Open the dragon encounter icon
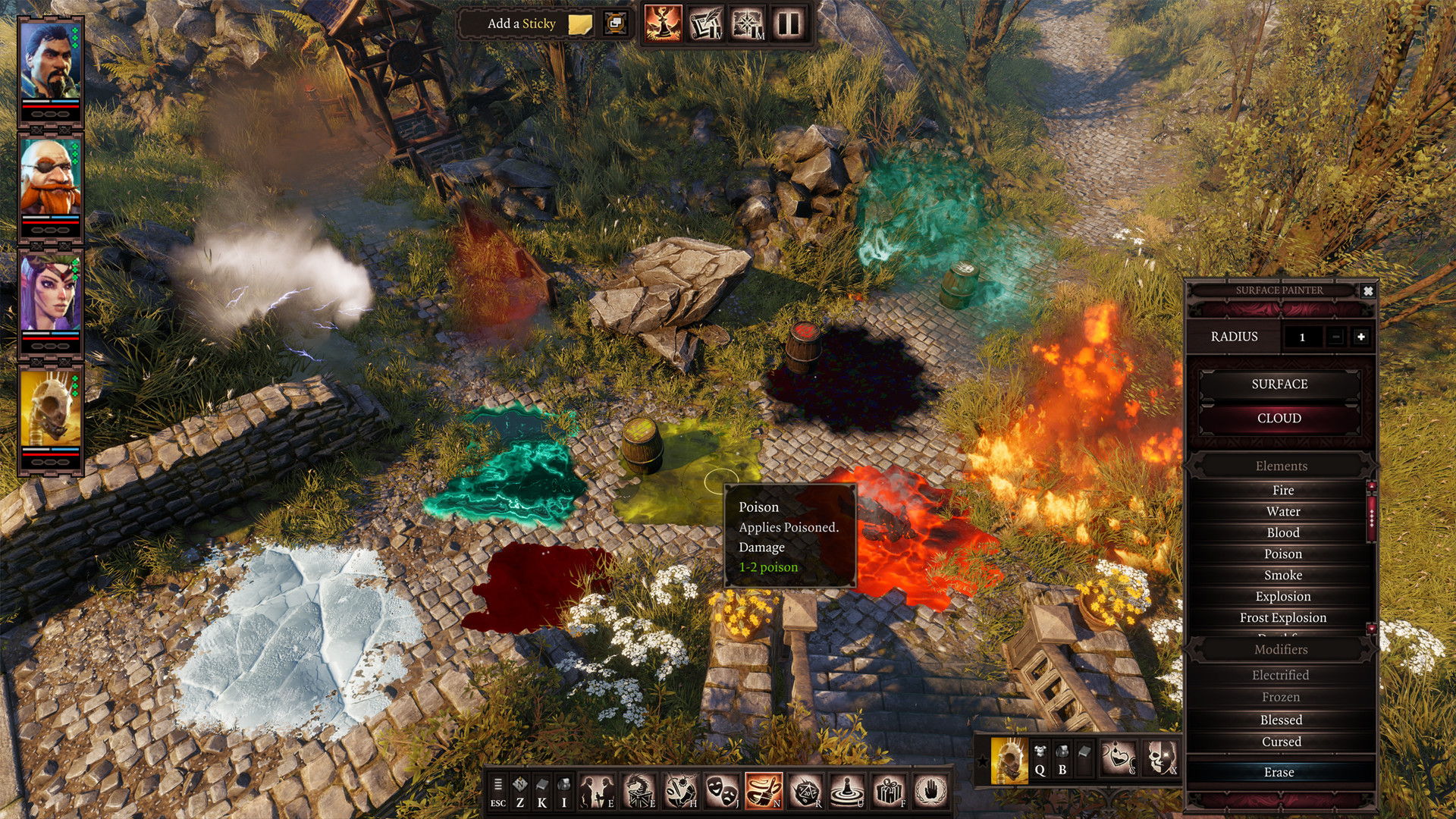Image resolution: width=1456 pixels, height=819 pixels. (x=639, y=787)
